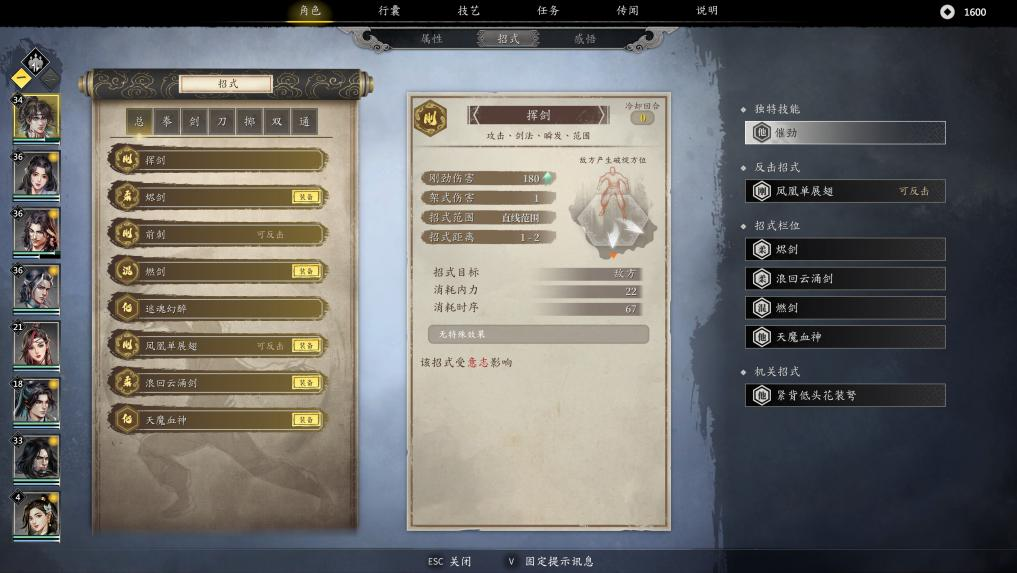Select the level 33 character portrait
The image size is (1017, 573).
pyautogui.click(x=36, y=458)
